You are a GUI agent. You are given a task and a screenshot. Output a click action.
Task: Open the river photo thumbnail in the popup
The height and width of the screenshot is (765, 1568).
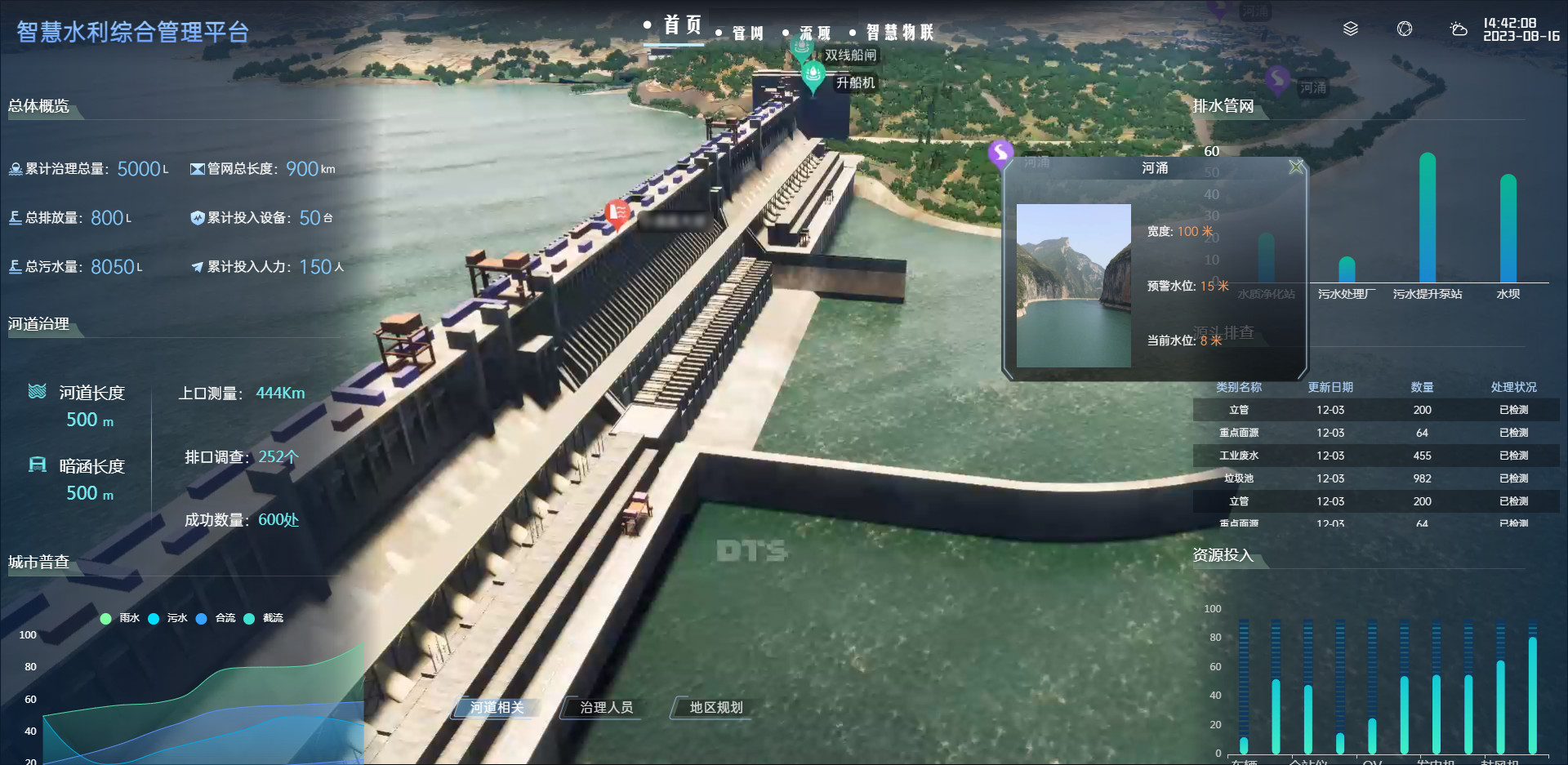[1073, 285]
